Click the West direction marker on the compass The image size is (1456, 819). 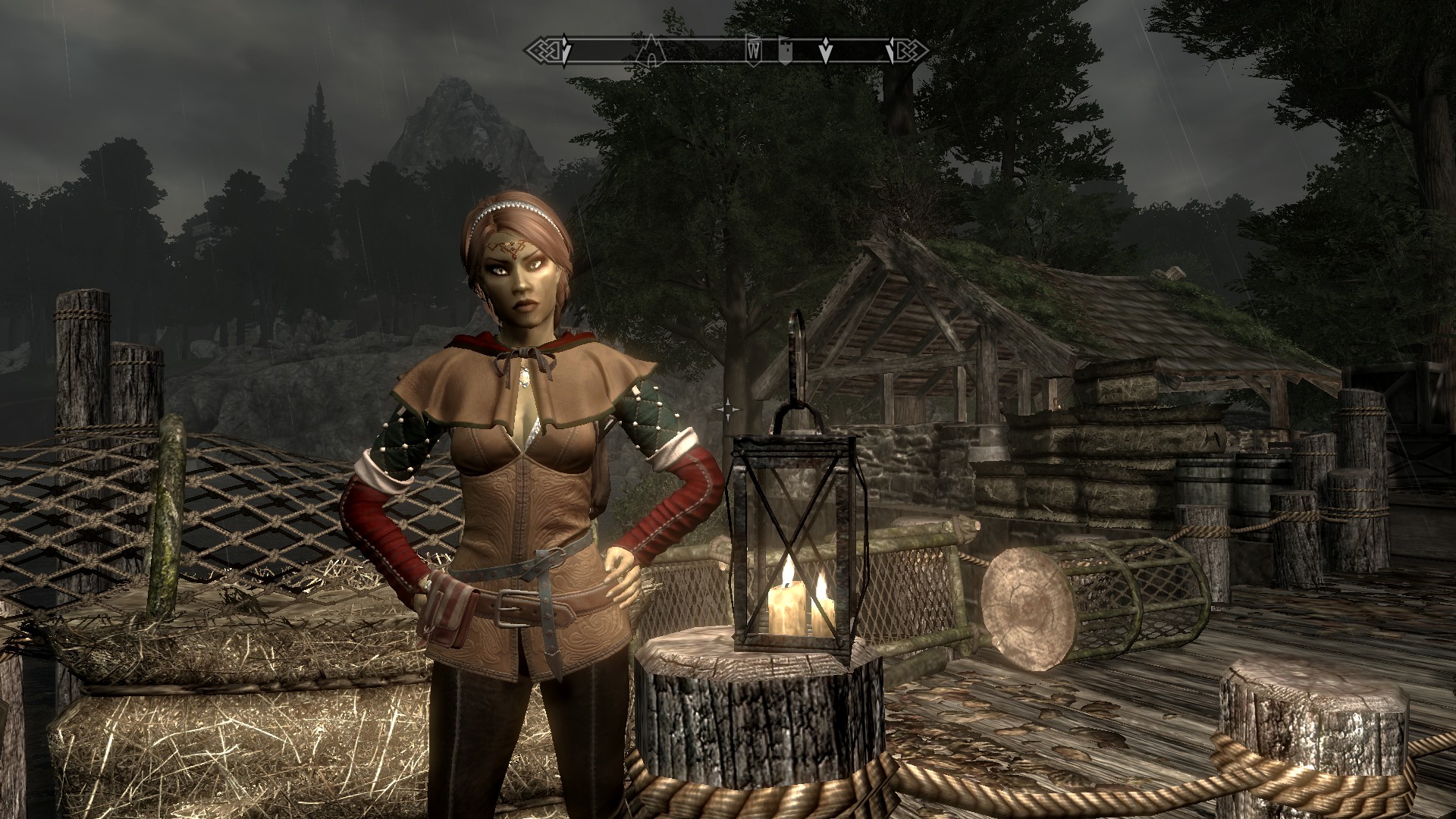click(x=754, y=51)
